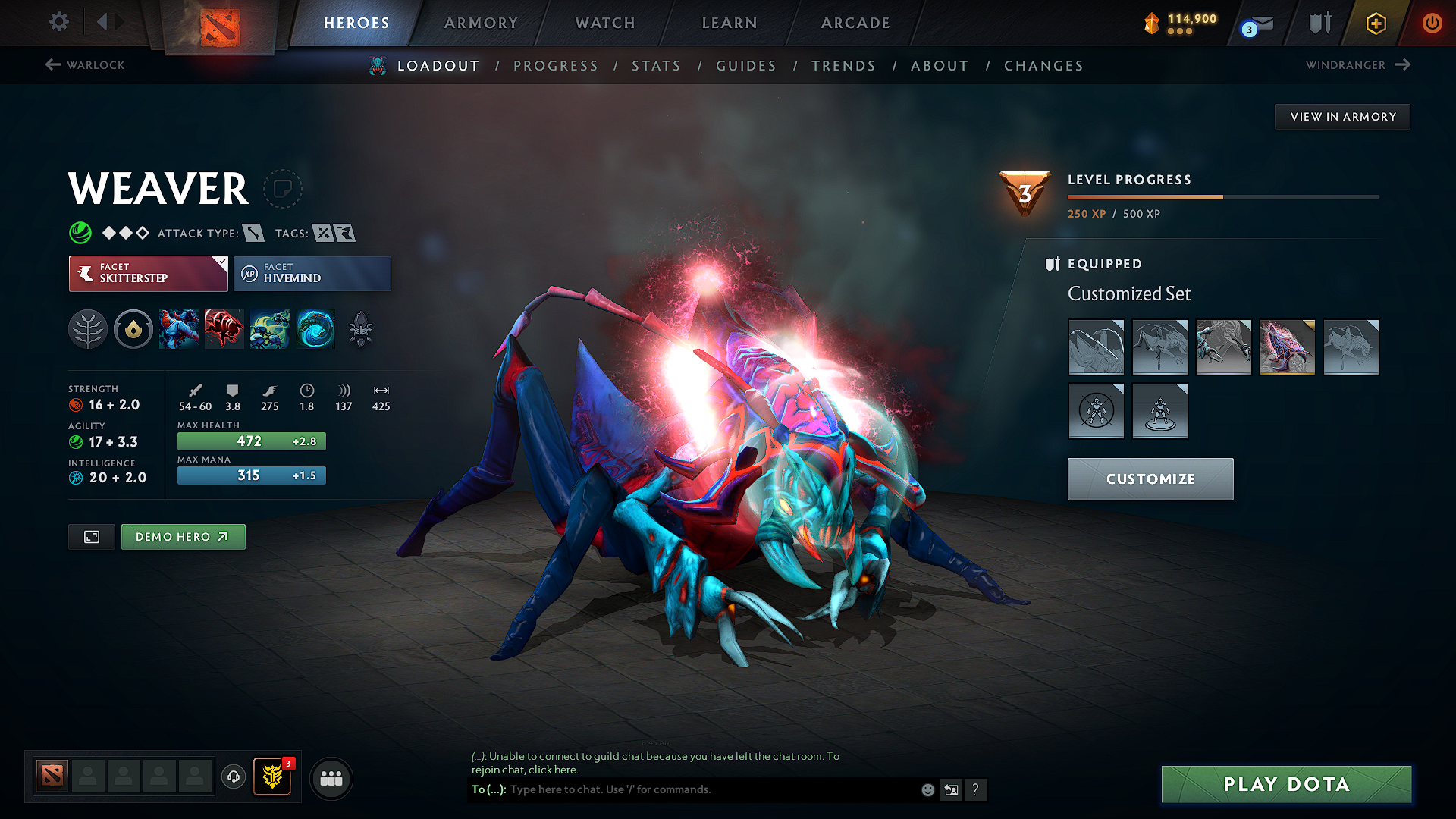The height and width of the screenshot is (819, 1456).
Task: Expand the Skitterstep facet dropdown arrow
Action: coord(221,263)
